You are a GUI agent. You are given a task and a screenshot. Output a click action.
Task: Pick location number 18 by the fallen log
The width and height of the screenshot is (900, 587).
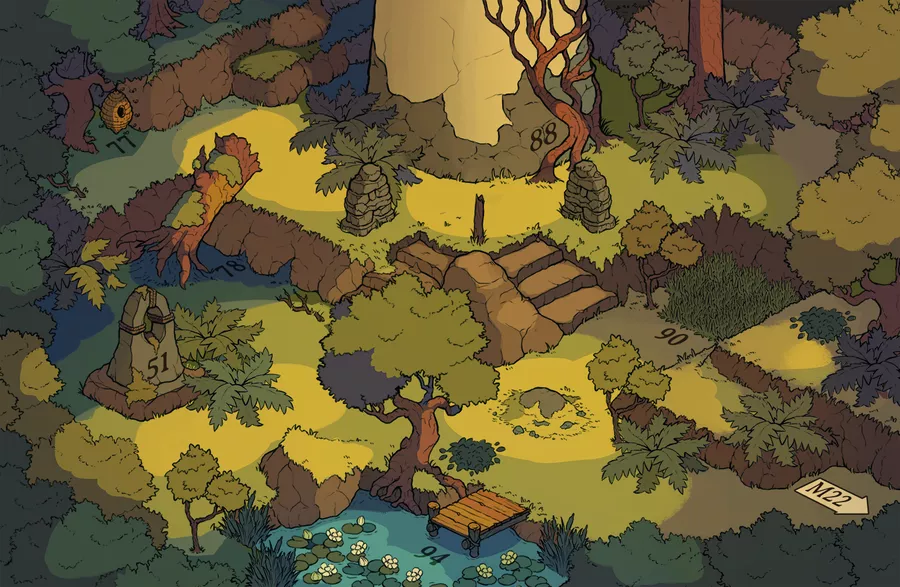click(232, 265)
